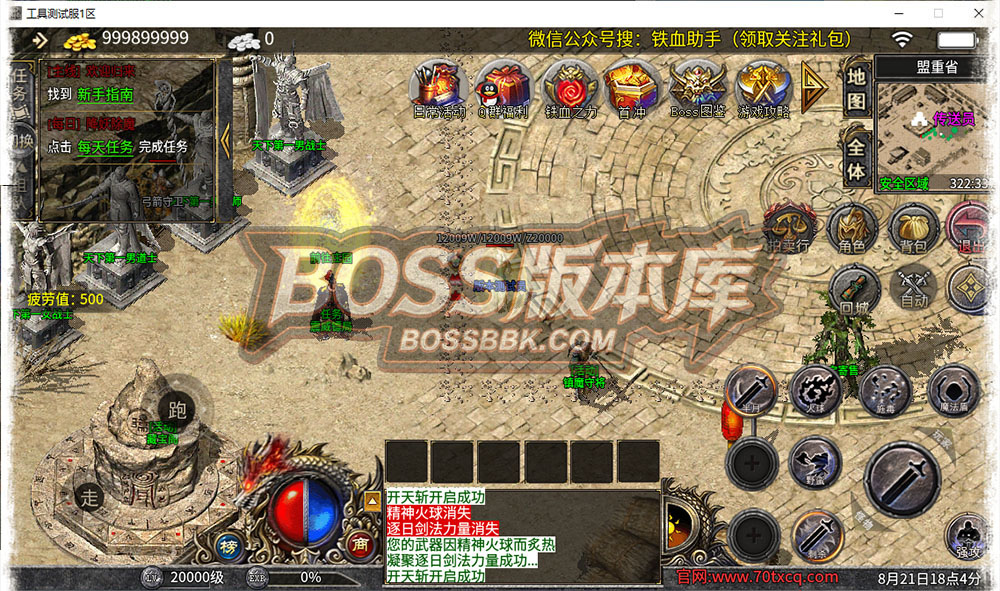Open the Boss图鉴 codex
1000x591 pixels.
click(698, 86)
